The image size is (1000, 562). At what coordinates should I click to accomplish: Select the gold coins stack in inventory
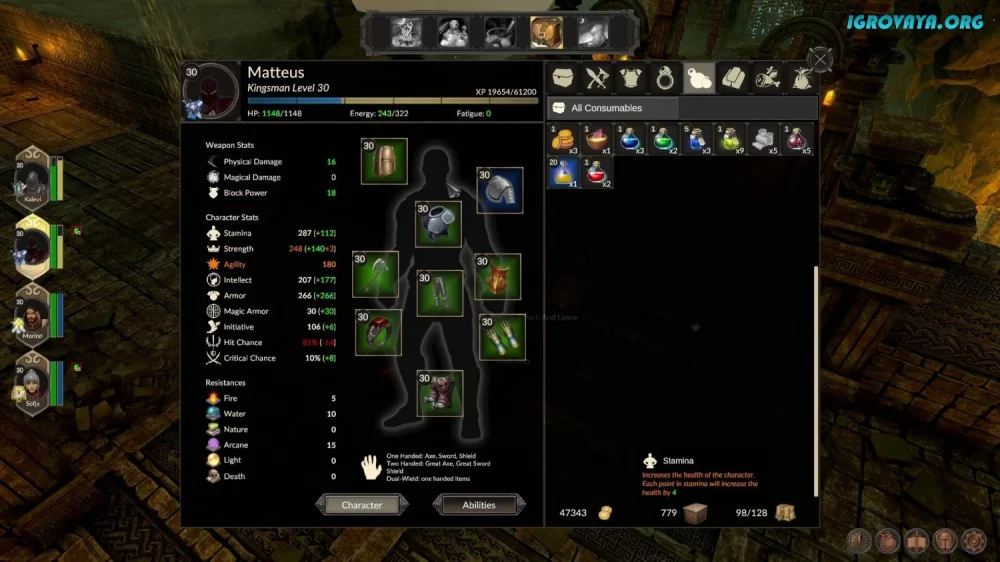click(x=563, y=139)
